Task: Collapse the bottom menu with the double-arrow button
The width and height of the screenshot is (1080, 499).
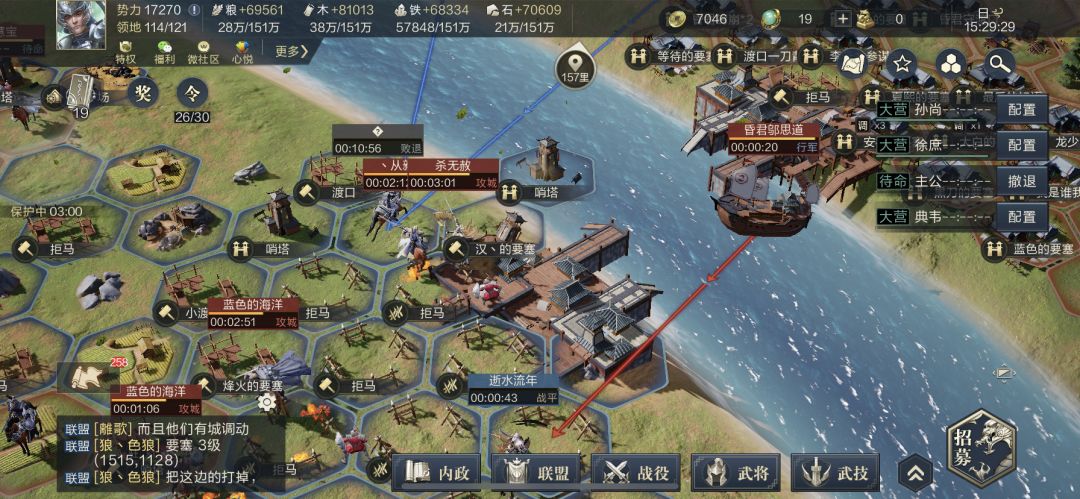Action: tap(915, 473)
